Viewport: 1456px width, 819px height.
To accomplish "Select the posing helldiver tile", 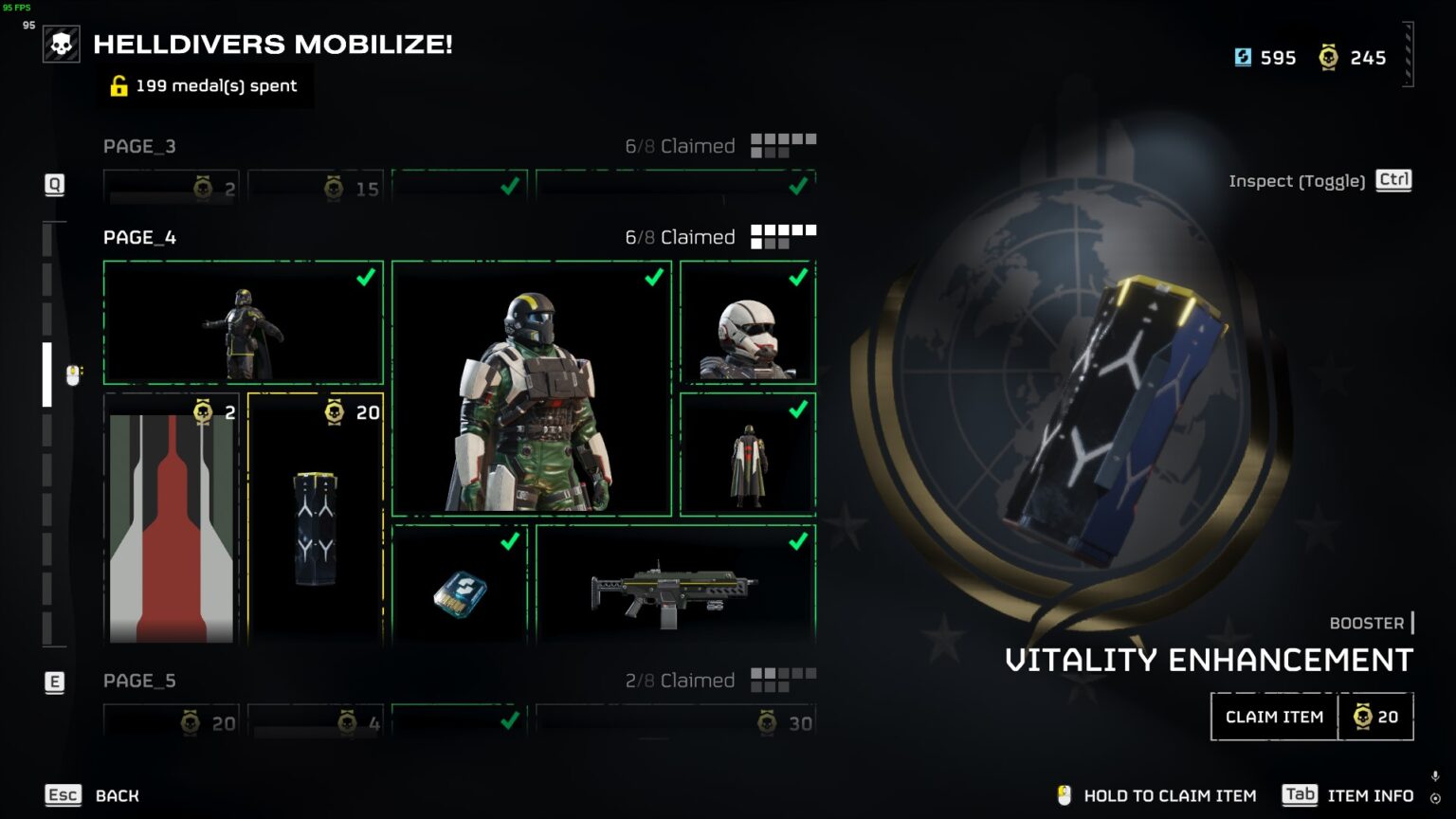I will click(244, 323).
